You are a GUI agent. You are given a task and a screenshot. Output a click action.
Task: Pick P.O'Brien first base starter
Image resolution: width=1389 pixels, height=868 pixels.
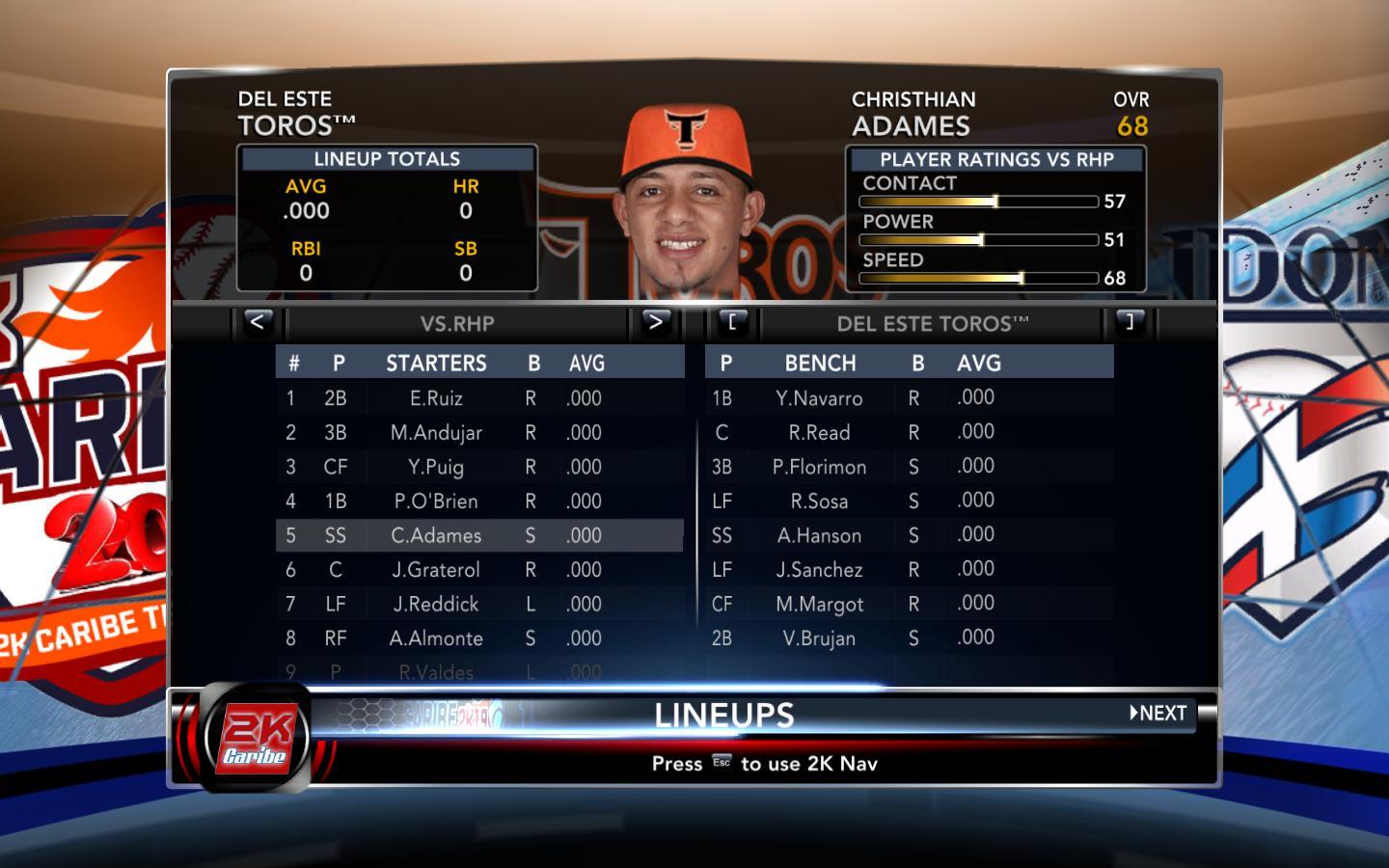436,502
